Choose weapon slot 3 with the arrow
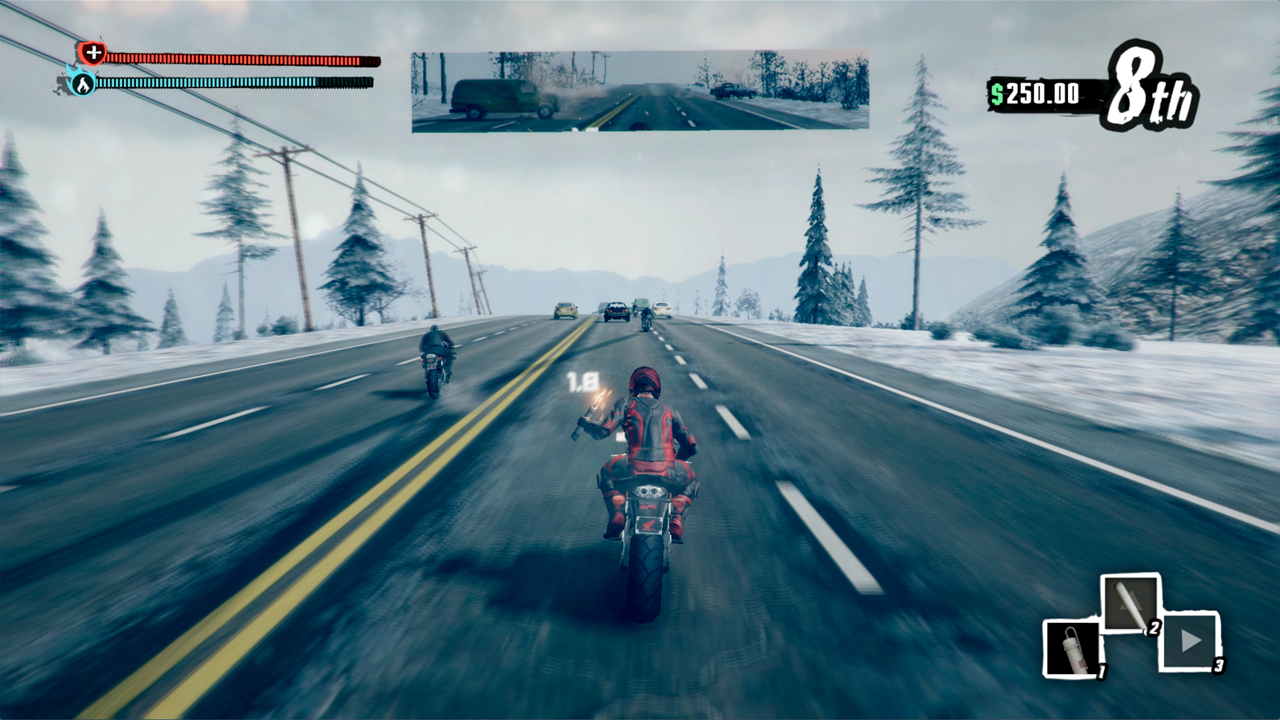 tap(1189, 641)
